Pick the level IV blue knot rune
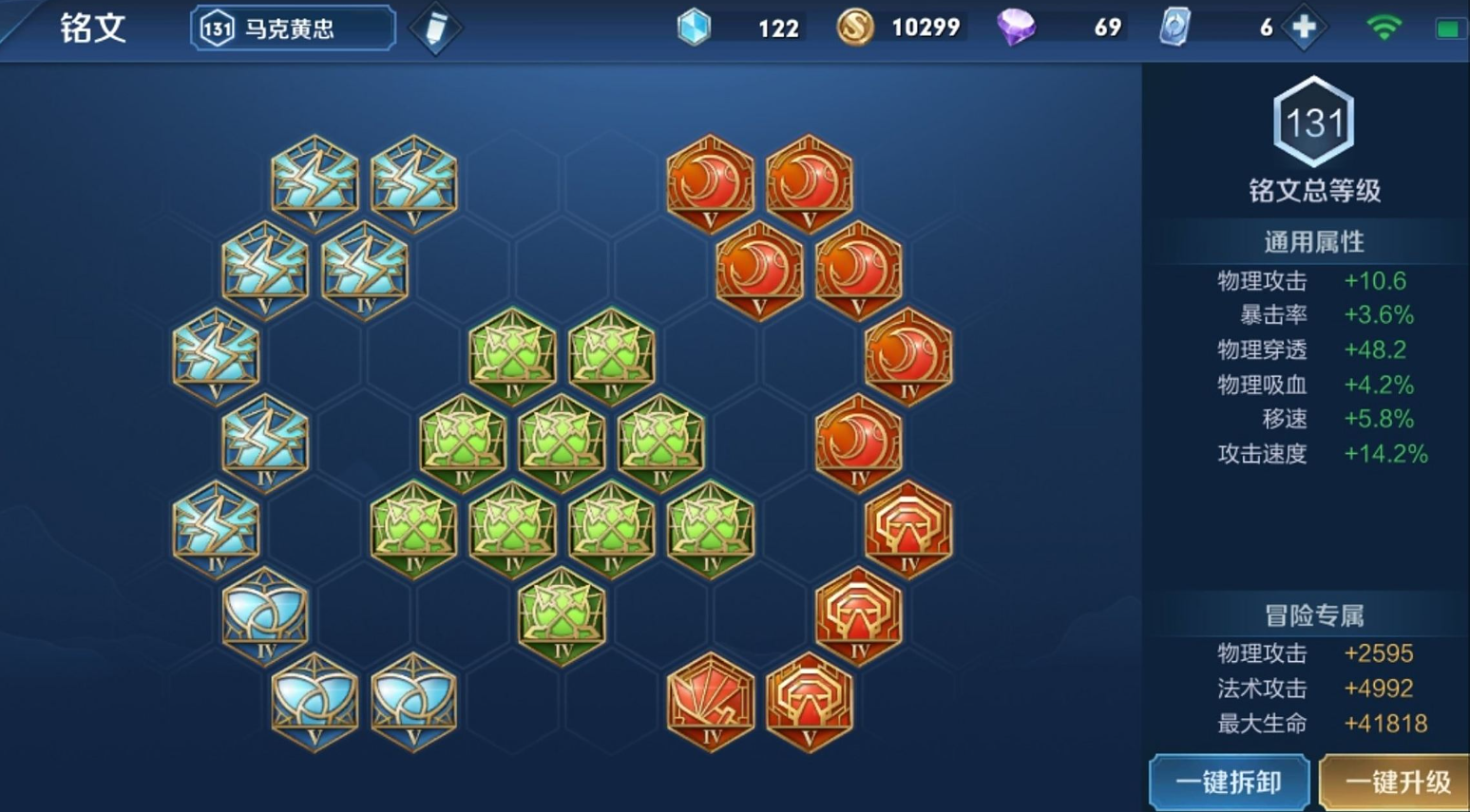 click(265, 614)
